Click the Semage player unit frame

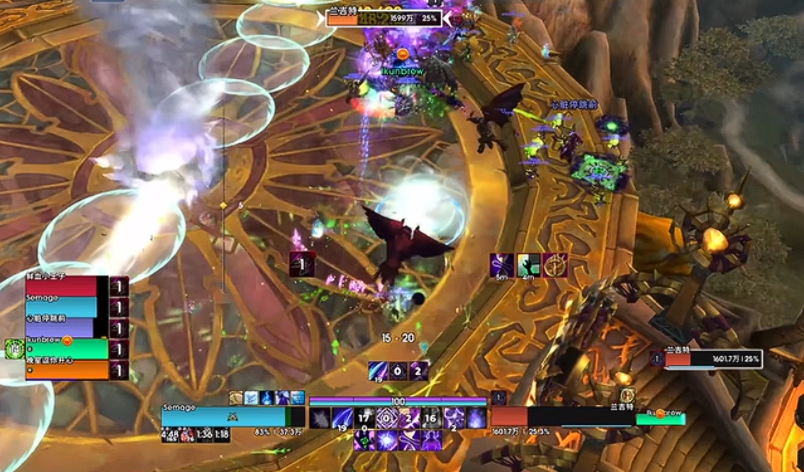(225, 417)
